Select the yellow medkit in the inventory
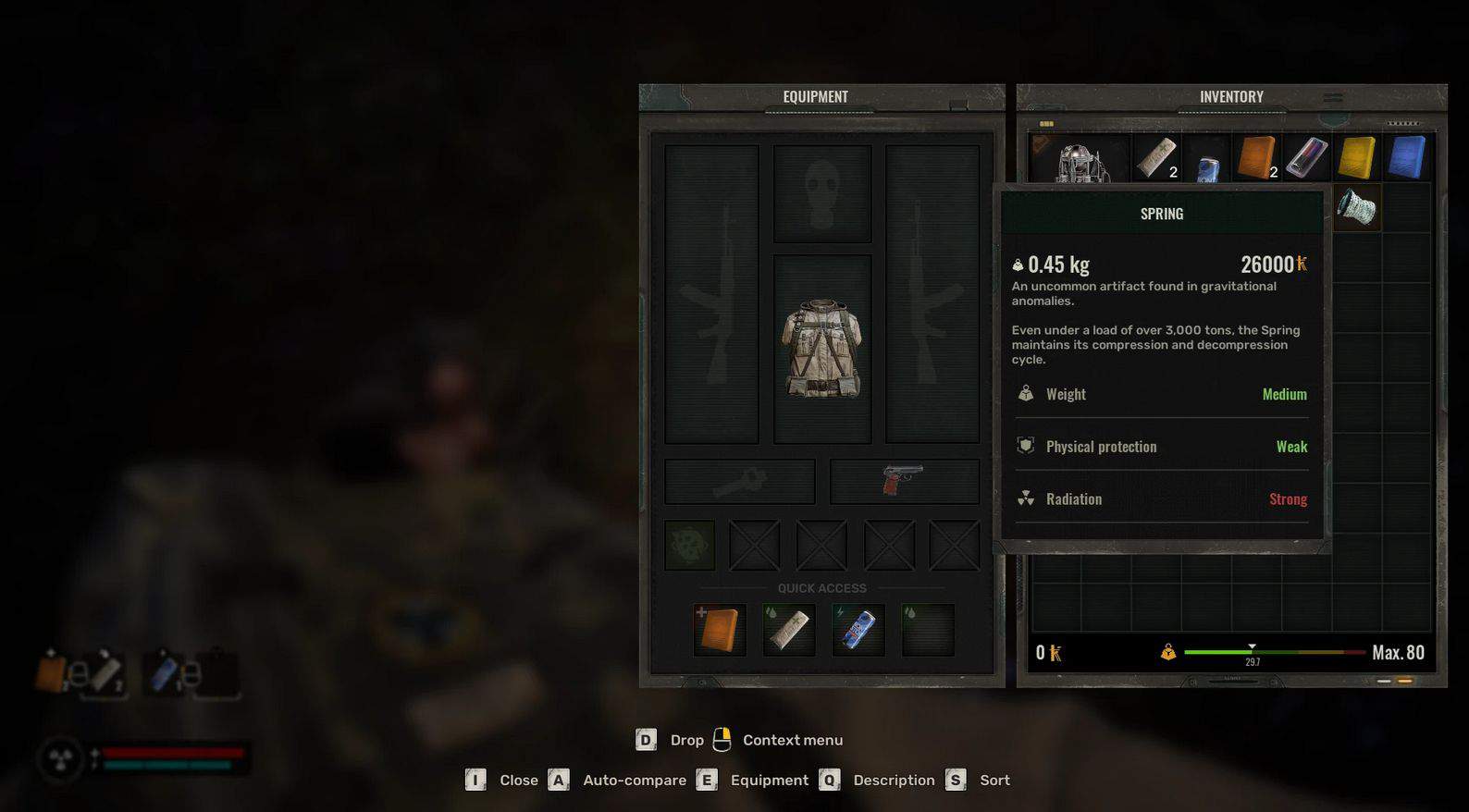Screen dimensions: 1469x812 [x=1357, y=157]
